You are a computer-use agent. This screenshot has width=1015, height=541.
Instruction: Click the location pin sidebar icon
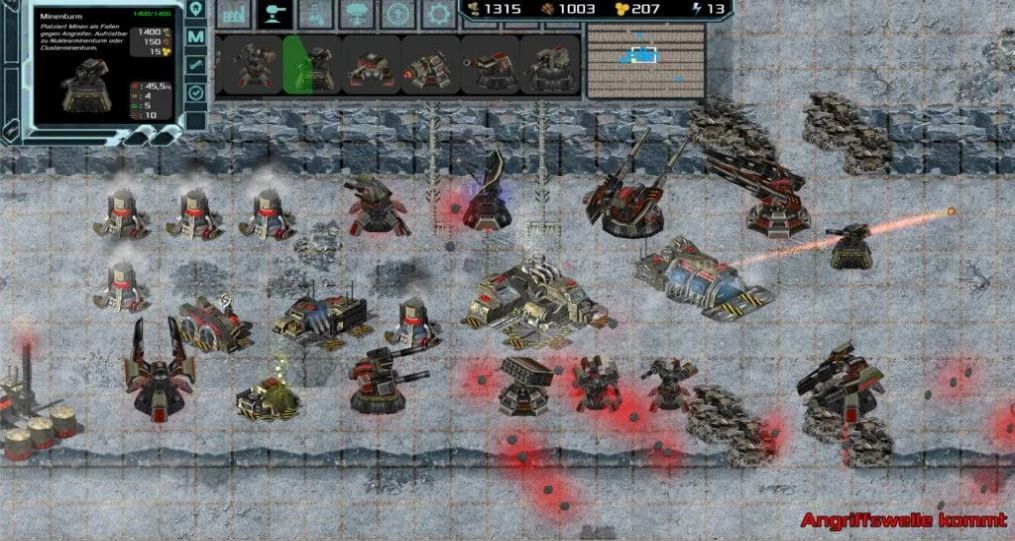pos(196,9)
